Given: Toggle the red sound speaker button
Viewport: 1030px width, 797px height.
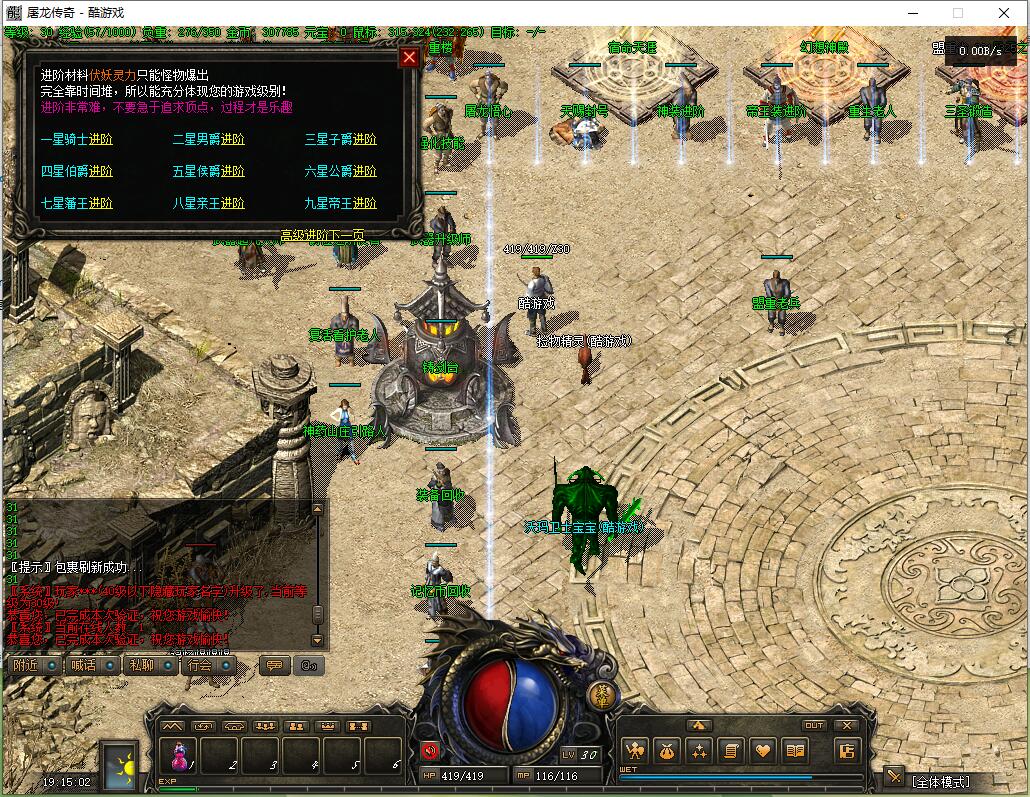Looking at the screenshot, I should [431, 750].
